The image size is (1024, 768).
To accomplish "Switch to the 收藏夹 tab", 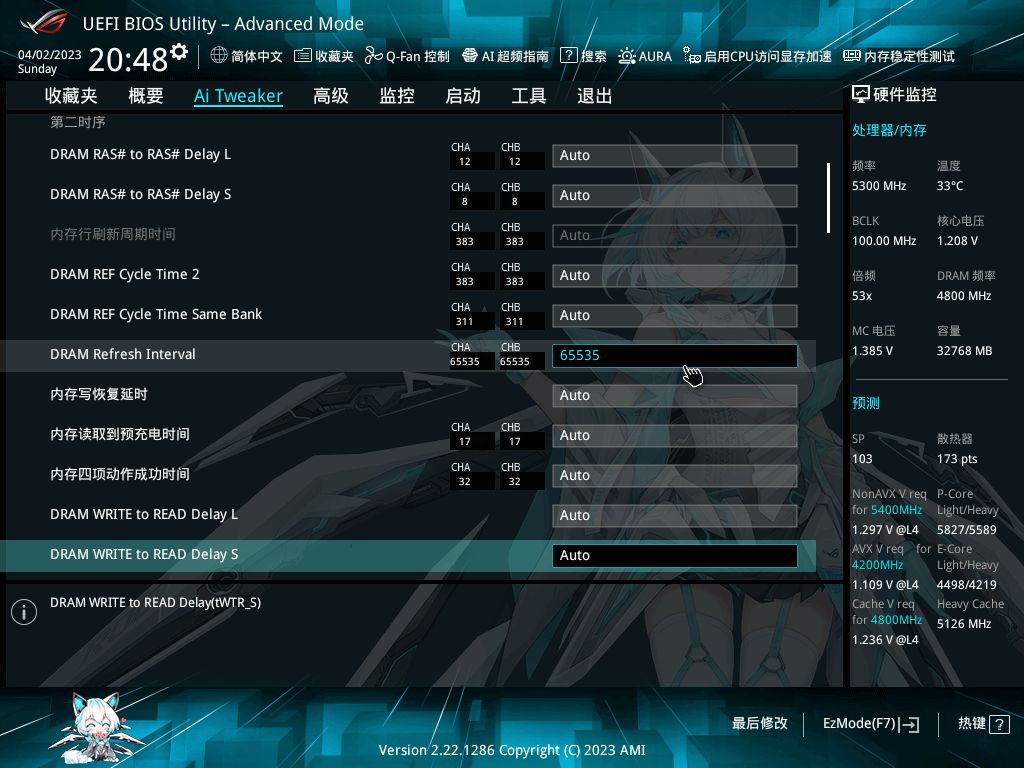I will [71, 96].
